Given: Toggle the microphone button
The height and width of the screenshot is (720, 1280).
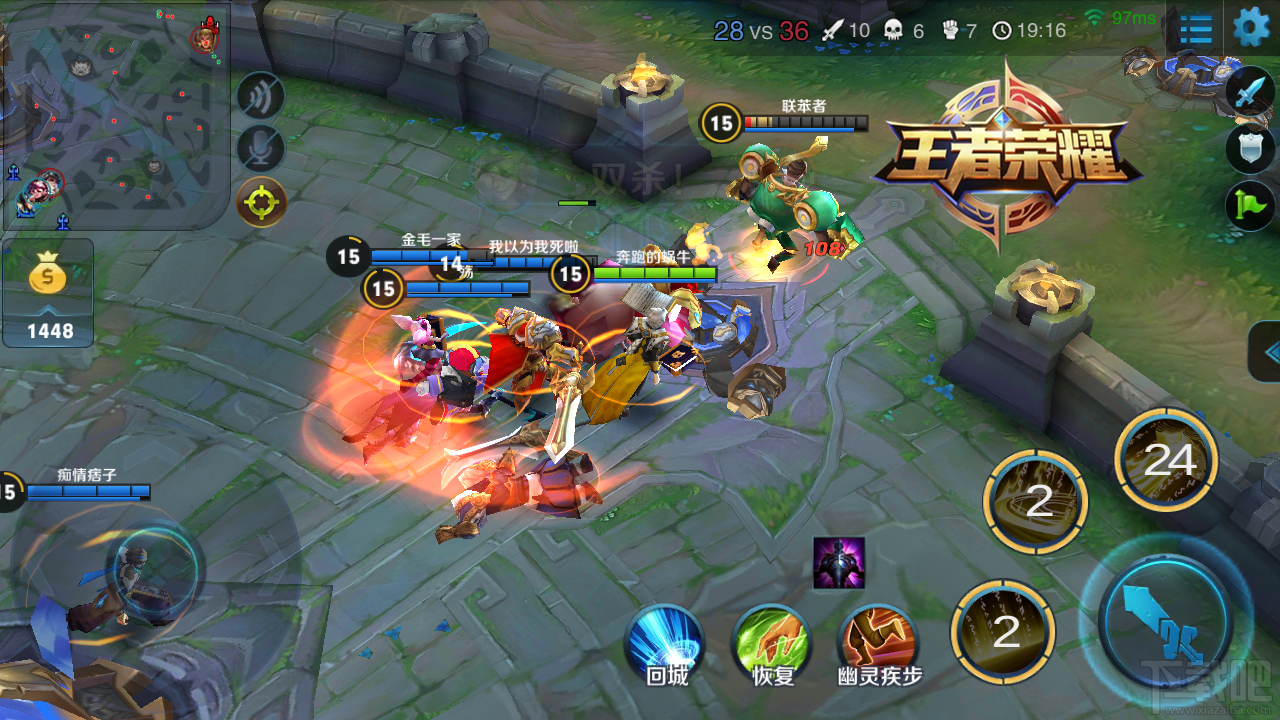Looking at the screenshot, I should [261, 148].
